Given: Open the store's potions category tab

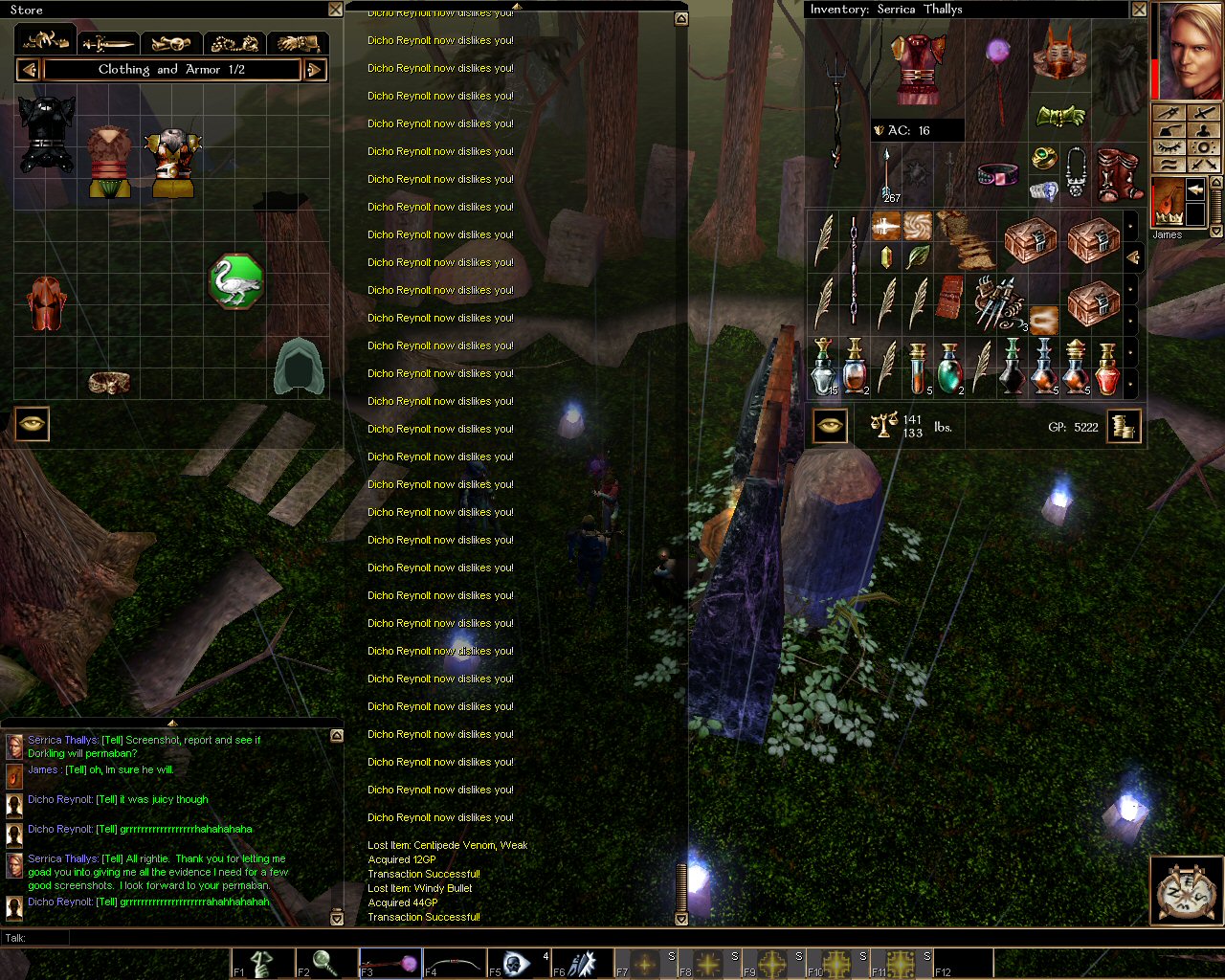Looking at the screenshot, I should point(171,43).
